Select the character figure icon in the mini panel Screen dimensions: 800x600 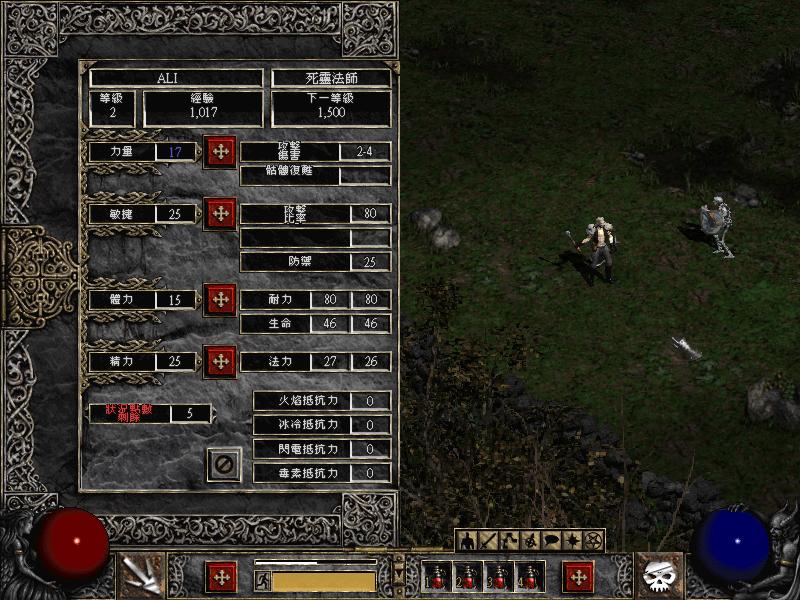pyautogui.click(x=468, y=541)
